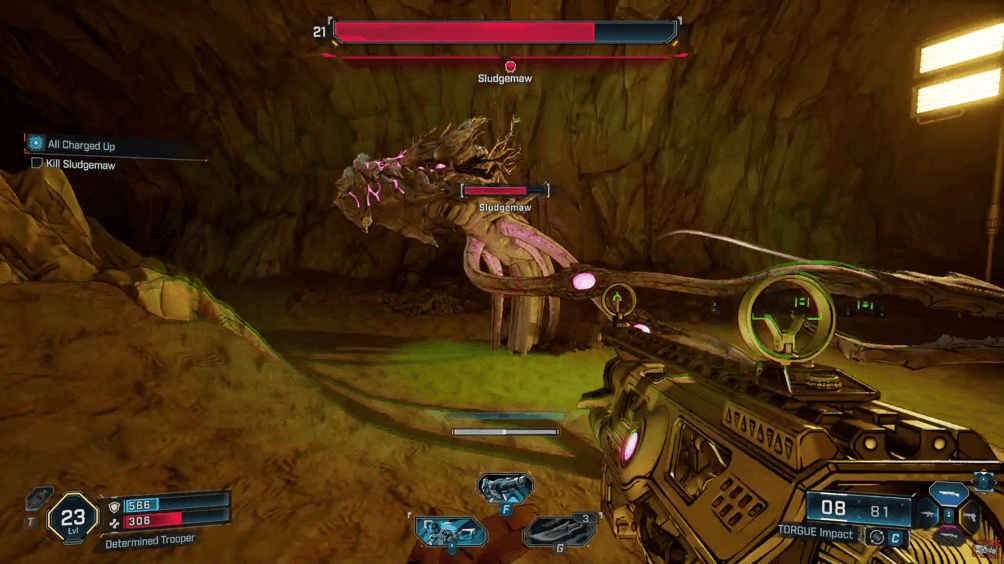Toggle the TORGUE Impact firing mode icon
1004x564 pixels.
coord(877,535)
